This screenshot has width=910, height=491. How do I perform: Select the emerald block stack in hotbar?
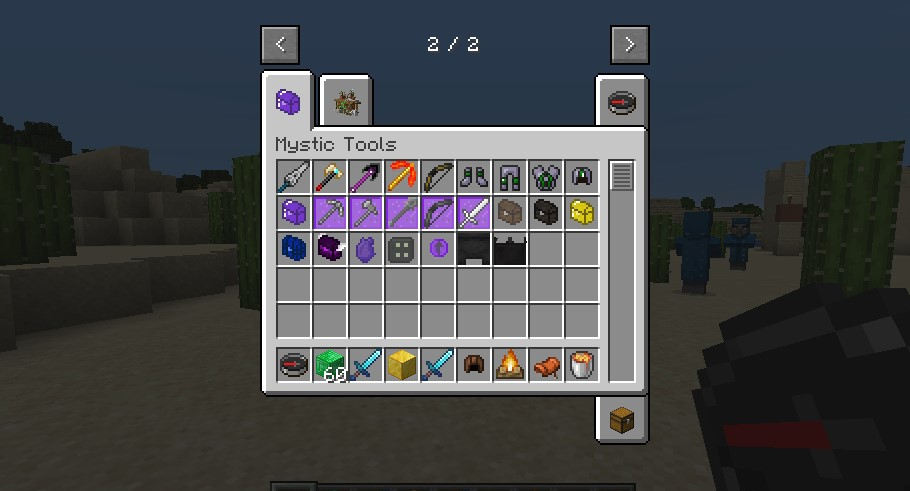click(x=330, y=366)
